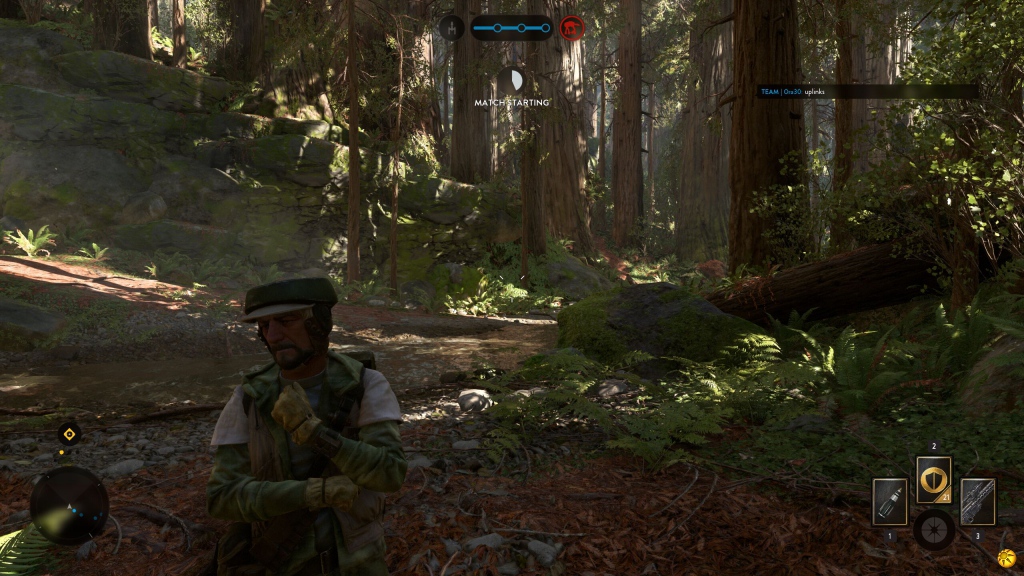Click the circular radar minimap

[69, 505]
